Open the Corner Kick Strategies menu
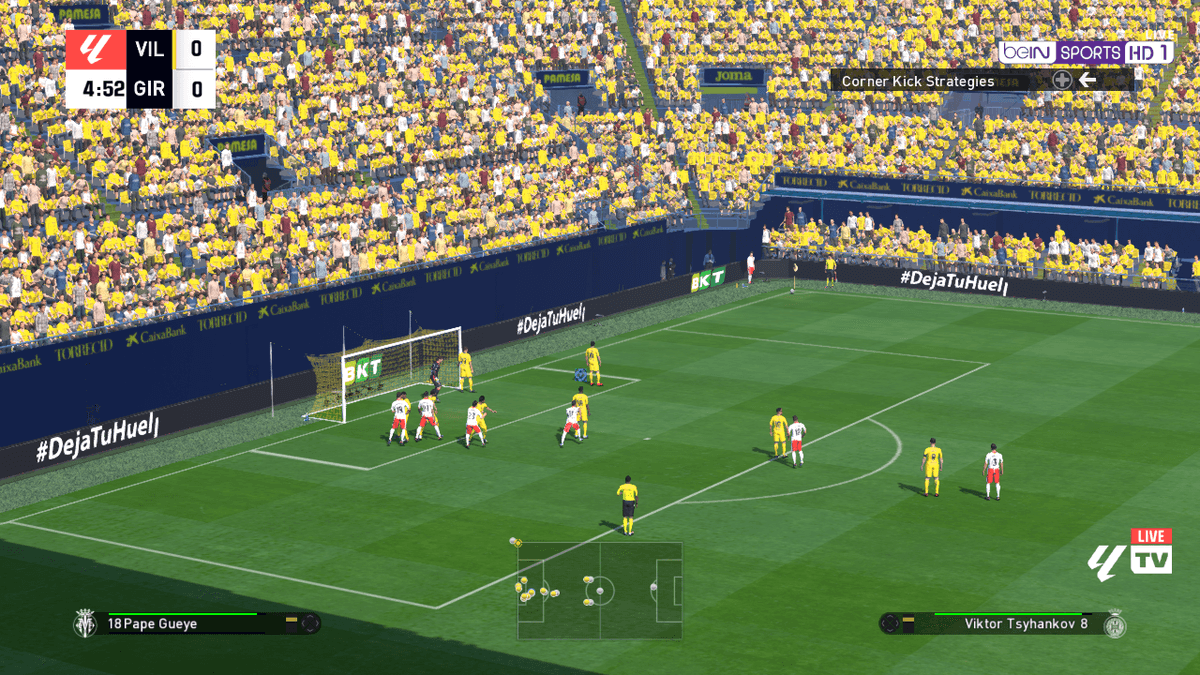 (918, 81)
